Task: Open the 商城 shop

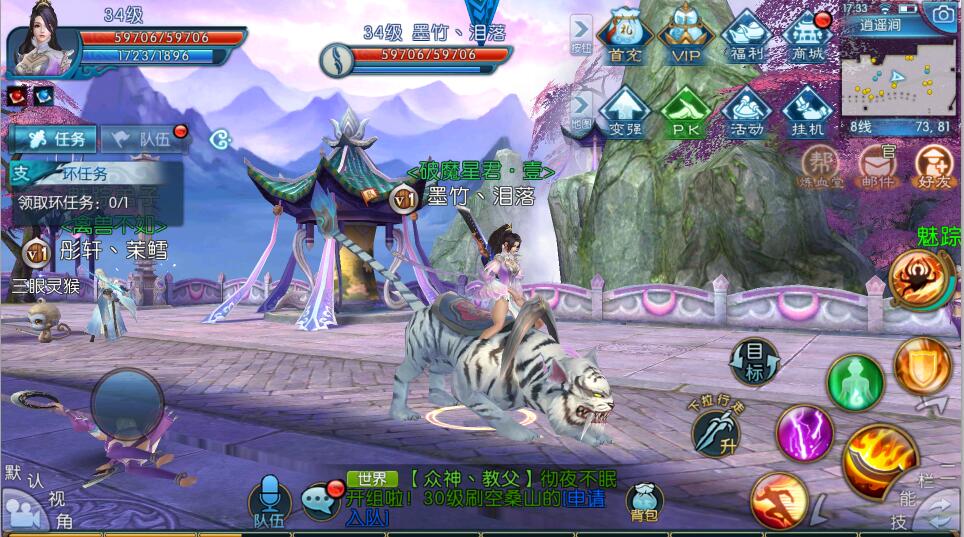Action: tap(808, 36)
